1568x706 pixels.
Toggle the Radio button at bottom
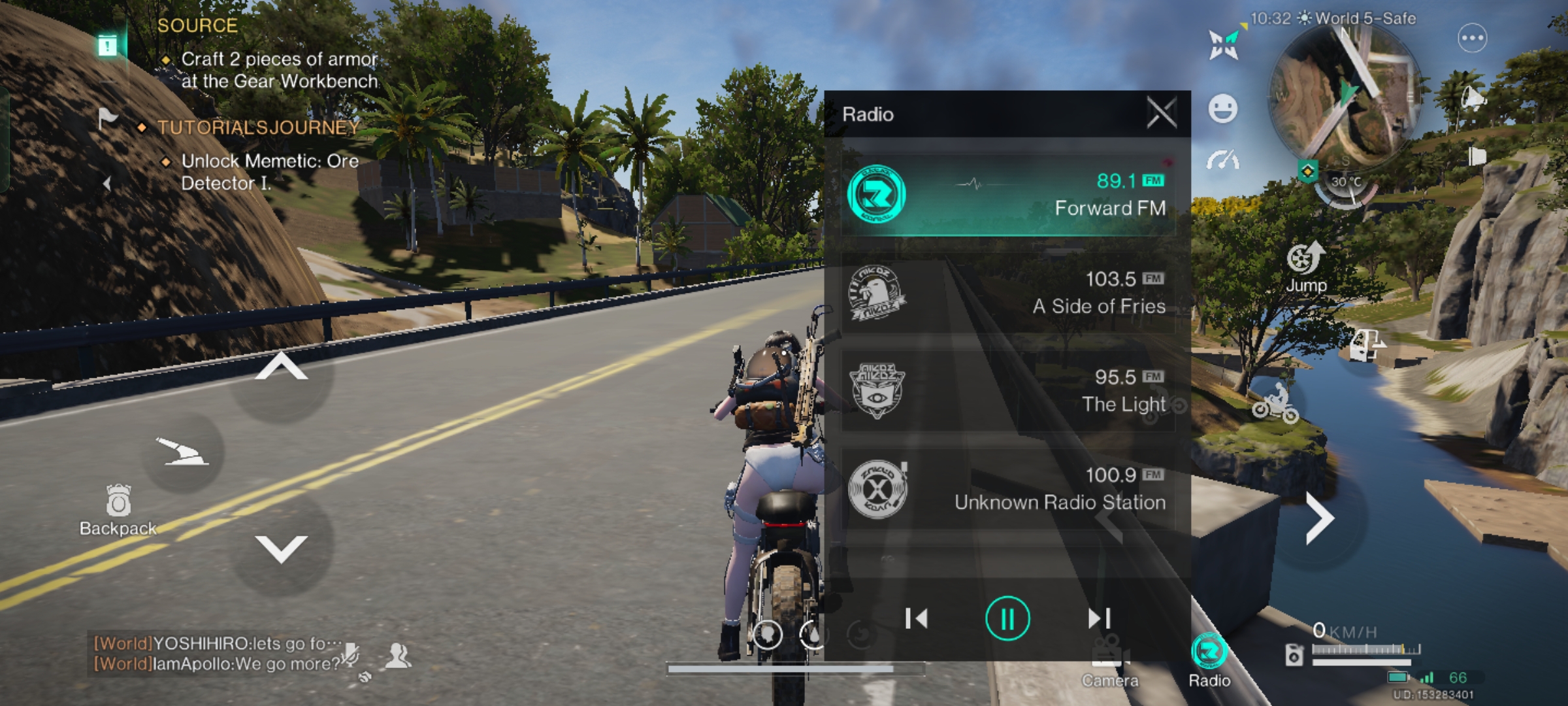(1209, 659)
